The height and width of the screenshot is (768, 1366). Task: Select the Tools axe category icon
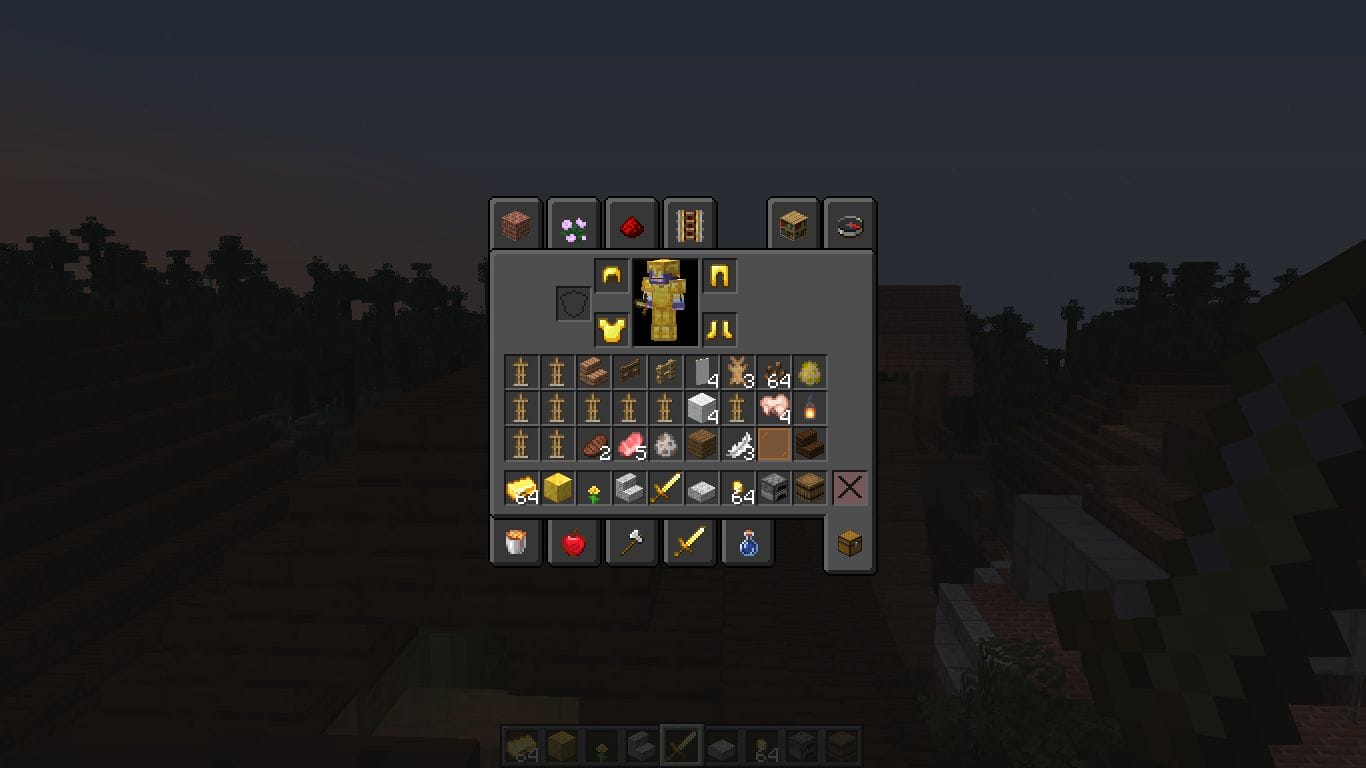(631, 543)
